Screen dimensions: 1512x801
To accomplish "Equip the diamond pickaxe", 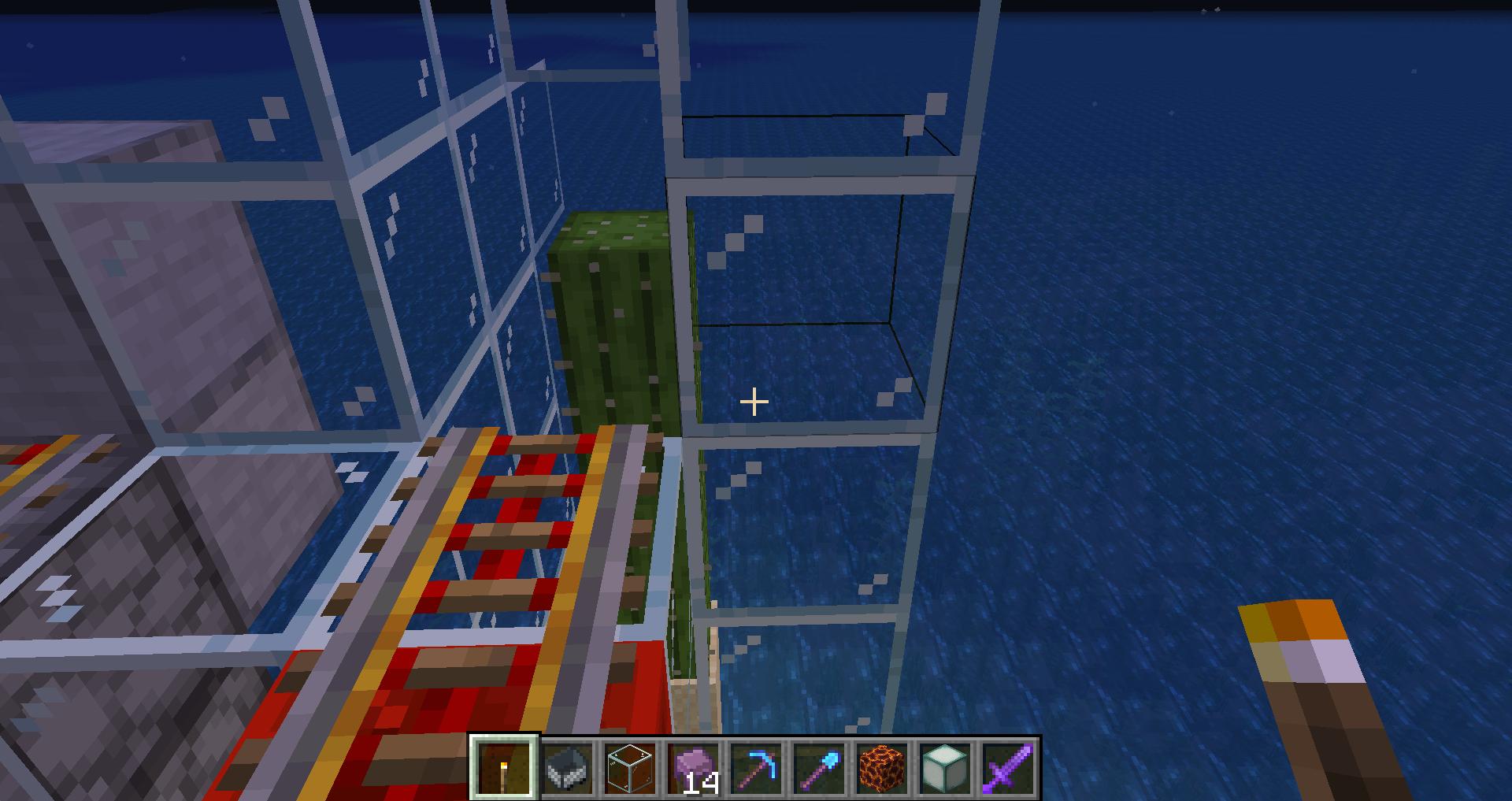I will pyautogui.click(x=757, y=768).
